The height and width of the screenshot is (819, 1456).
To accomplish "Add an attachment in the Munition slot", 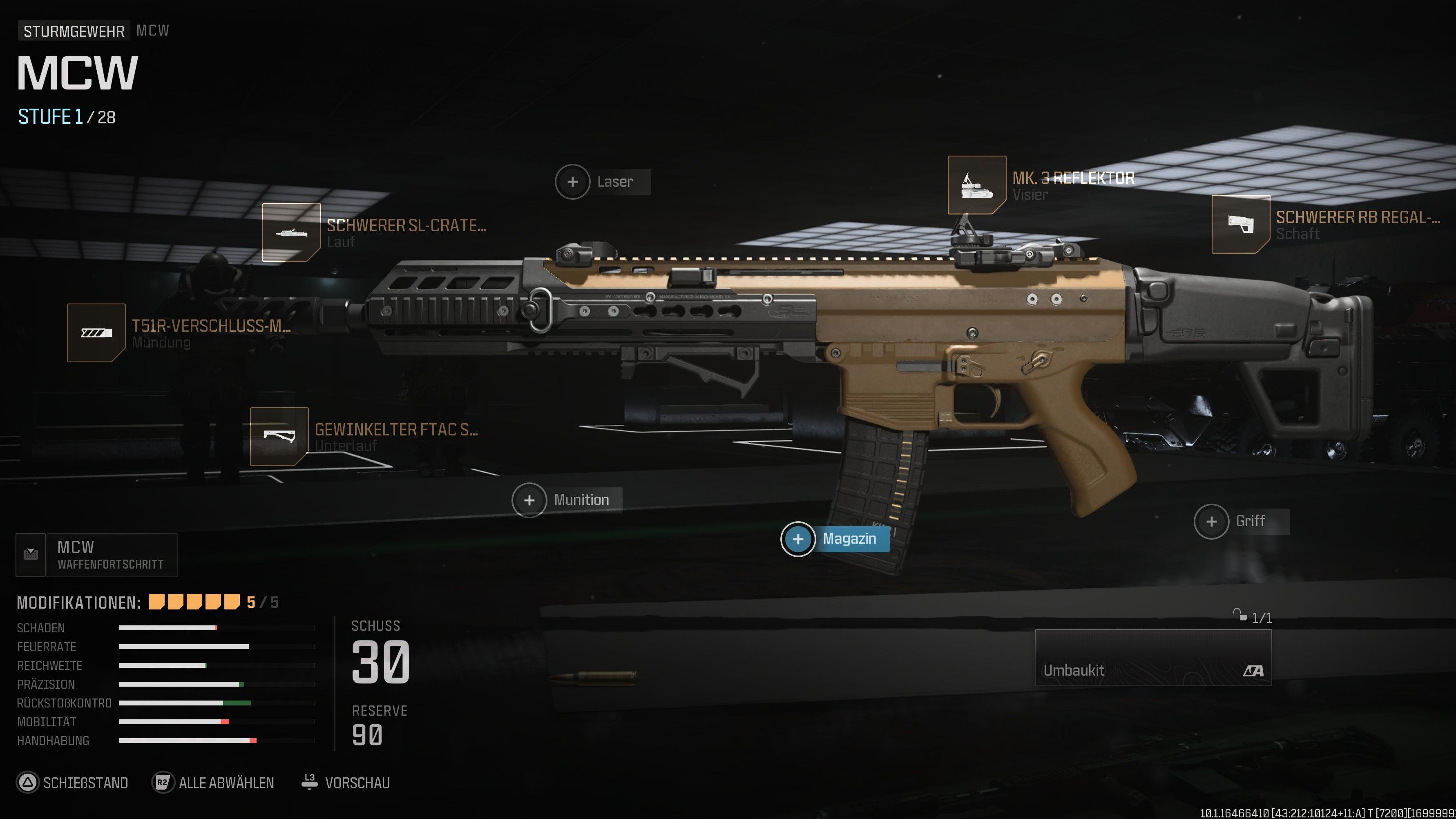I will click(529, 500).
